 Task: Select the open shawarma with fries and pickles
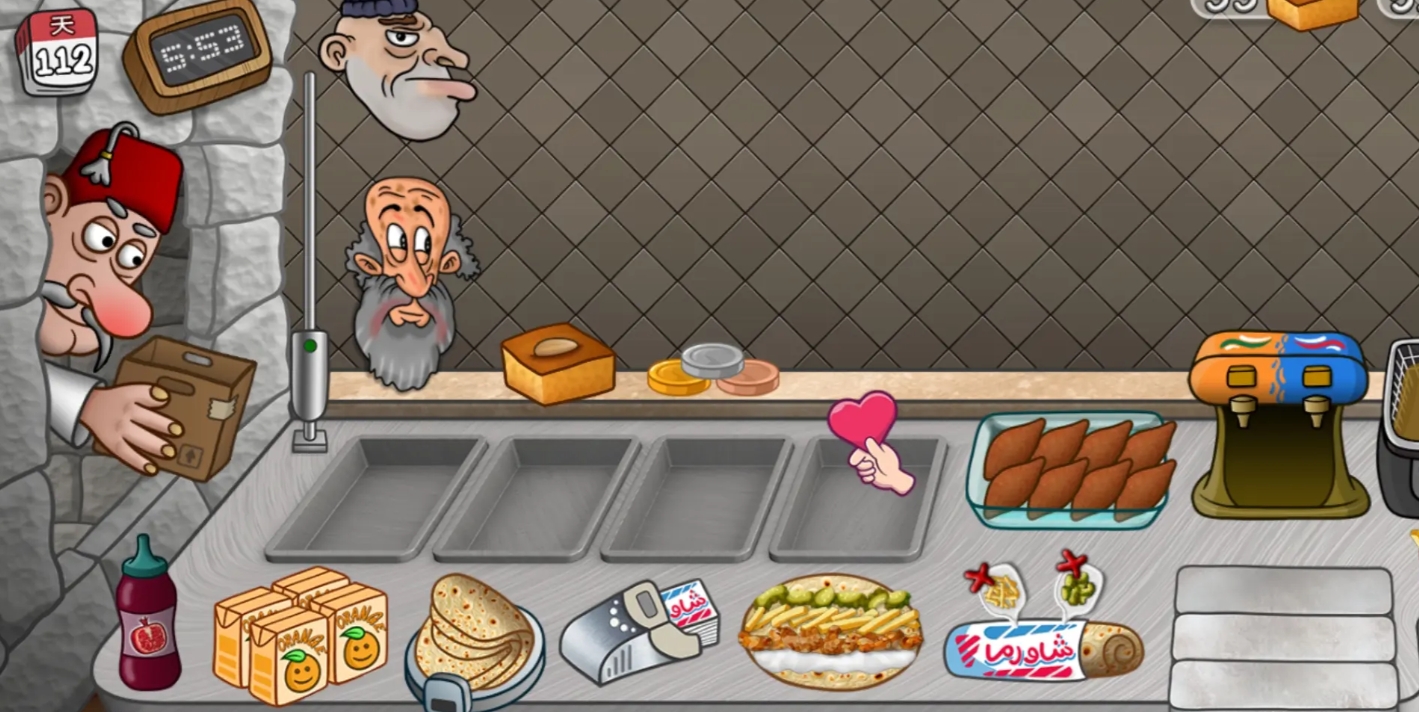(831, 630)
